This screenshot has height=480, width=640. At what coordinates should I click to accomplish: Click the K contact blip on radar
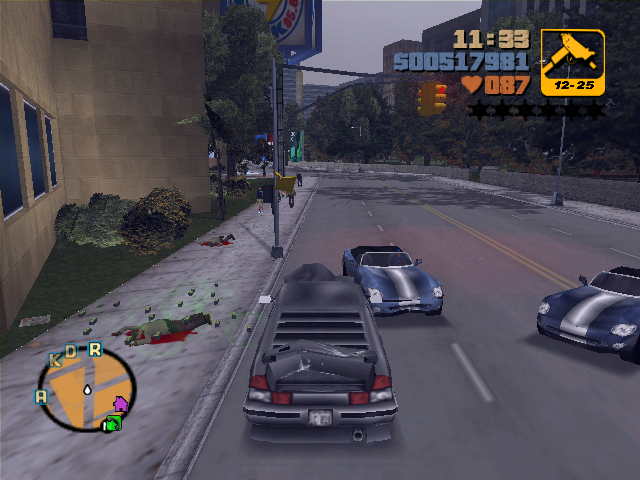[56, 358]
